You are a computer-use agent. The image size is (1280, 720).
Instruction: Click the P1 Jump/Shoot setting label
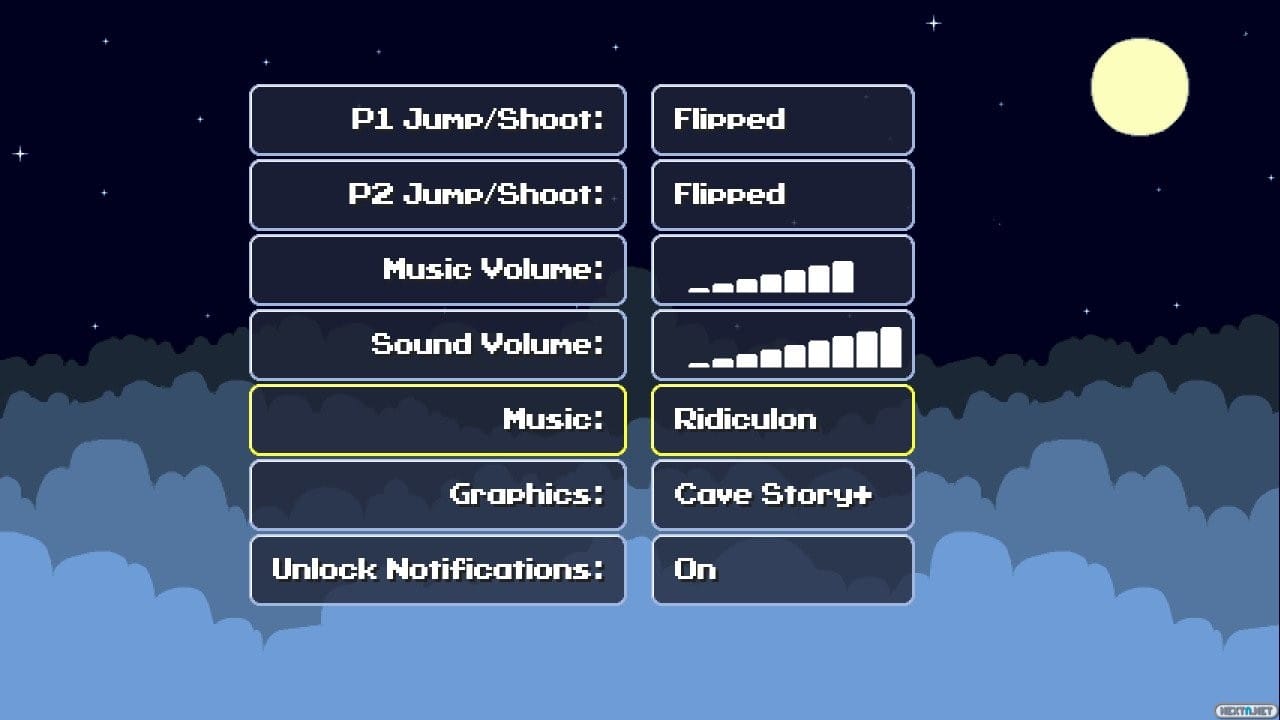pyautogui.click(x=437, y=120)
